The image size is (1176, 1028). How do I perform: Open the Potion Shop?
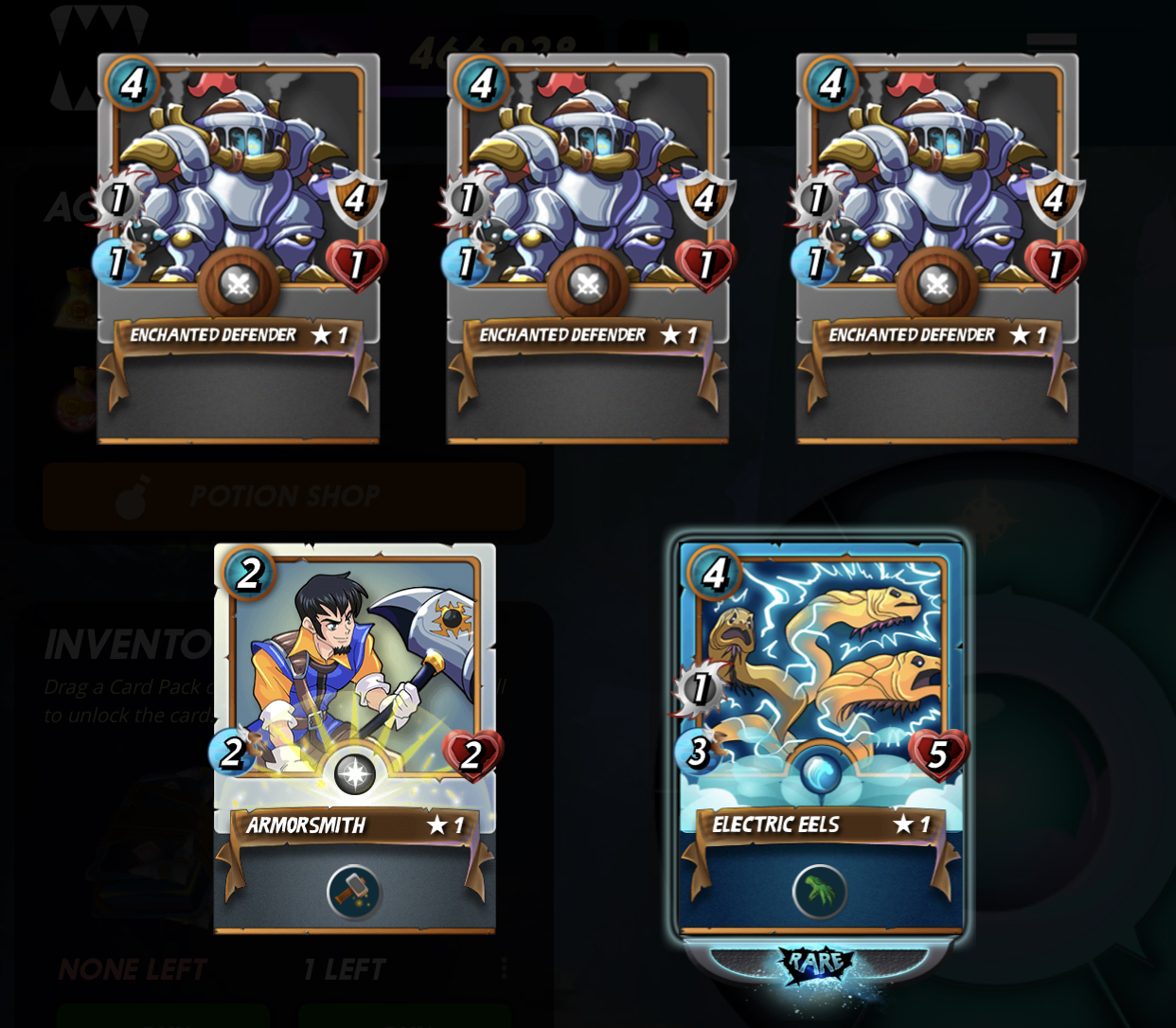tap(284, 496)
